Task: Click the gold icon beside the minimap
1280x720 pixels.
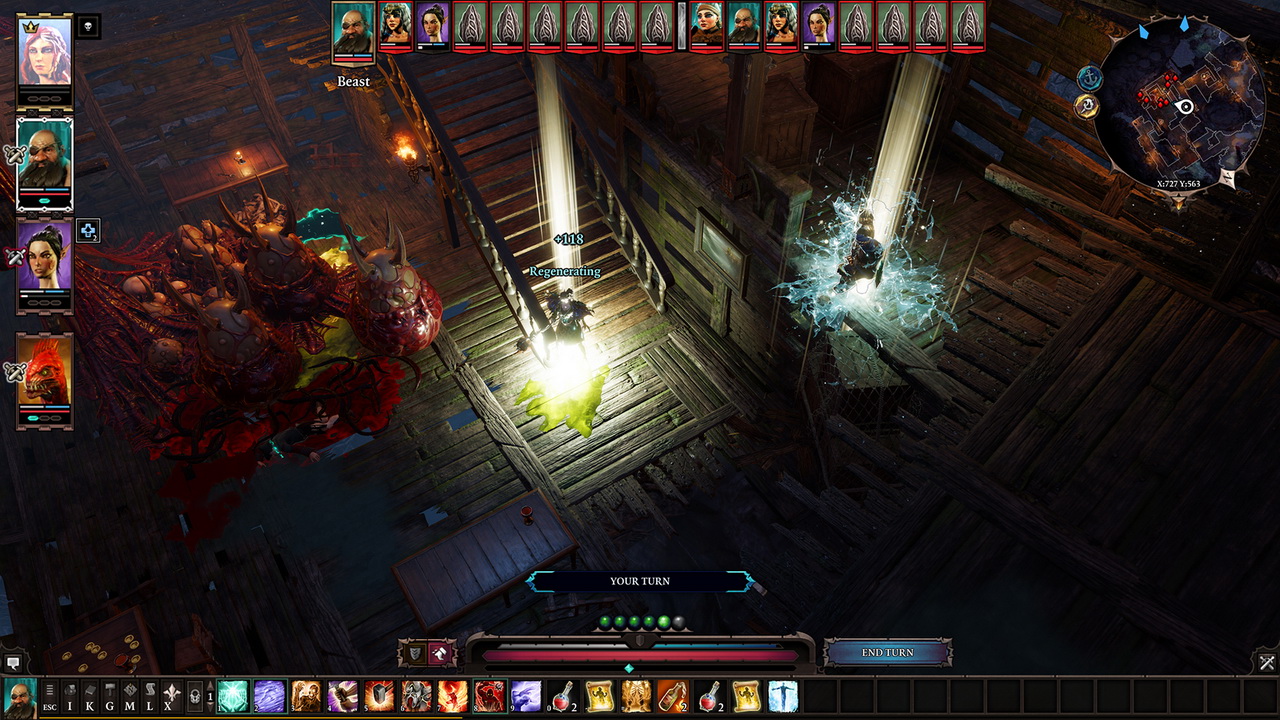Action: coord(1088,105)
